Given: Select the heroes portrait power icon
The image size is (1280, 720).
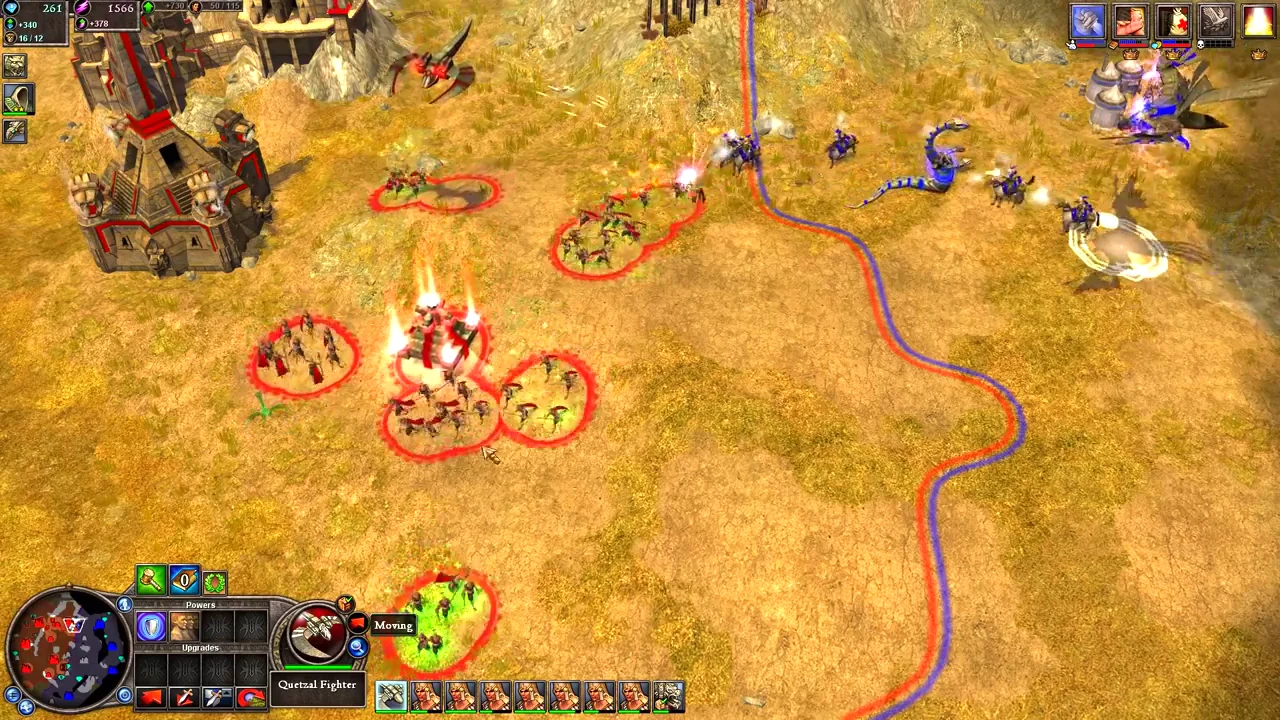Looking at the screenshot, I should (x=185, y=626).
